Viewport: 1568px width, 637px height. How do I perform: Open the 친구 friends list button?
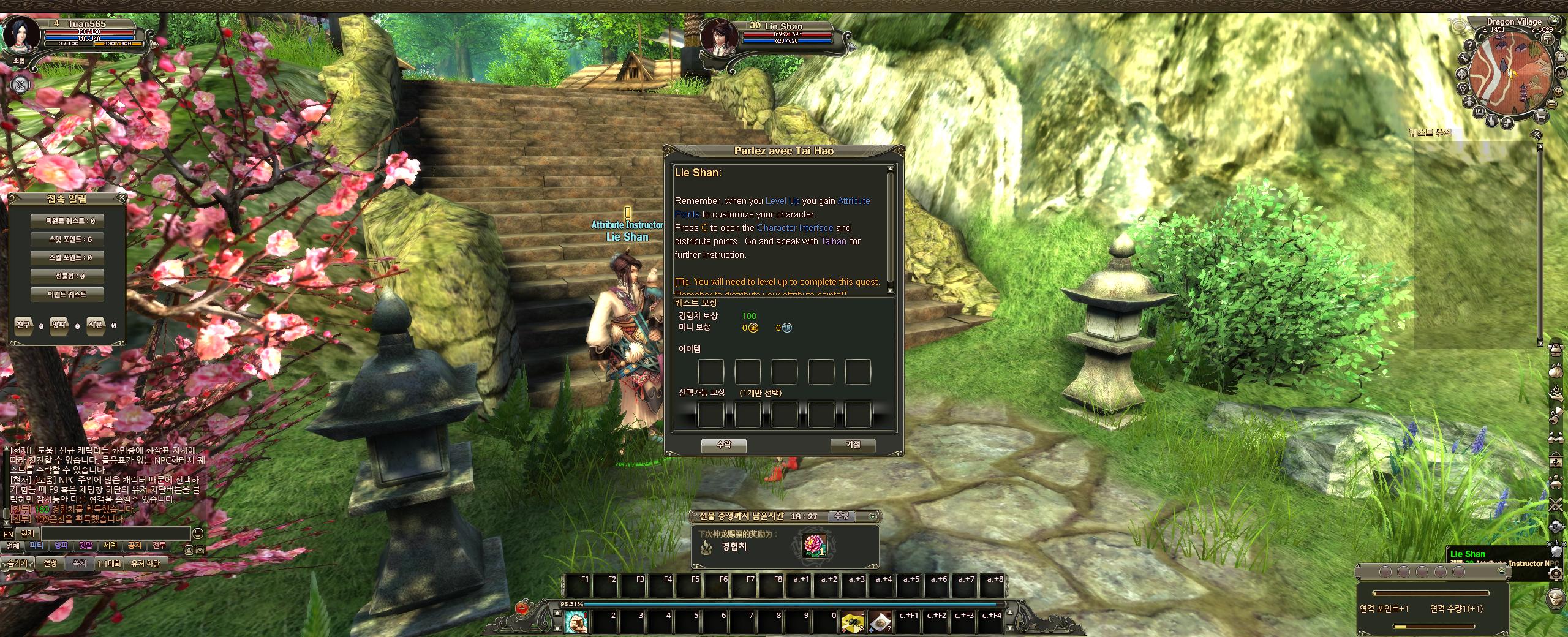23,325
